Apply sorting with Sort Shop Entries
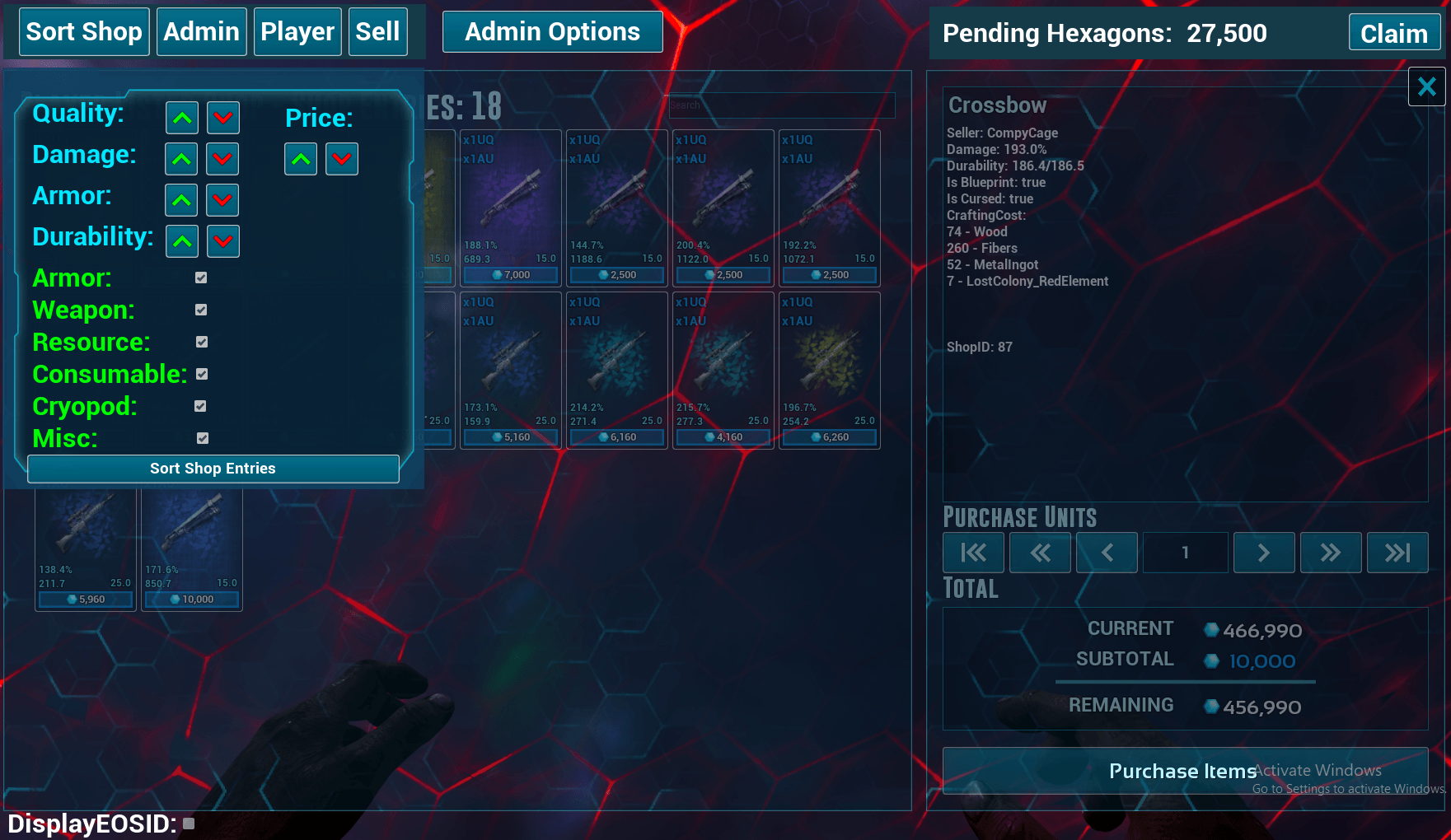This screenshot has width=1451, height=840. [x=213, y=469]
